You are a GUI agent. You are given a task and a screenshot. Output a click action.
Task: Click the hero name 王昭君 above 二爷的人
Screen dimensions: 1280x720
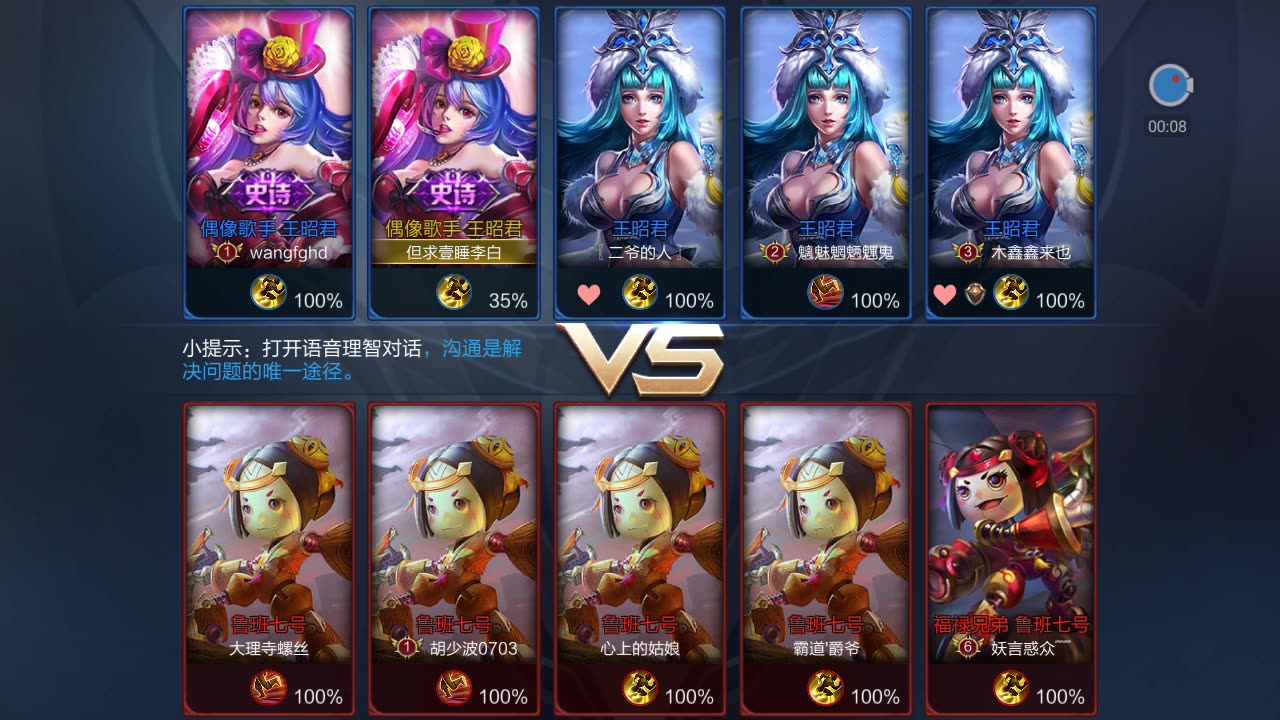(639, 228)
